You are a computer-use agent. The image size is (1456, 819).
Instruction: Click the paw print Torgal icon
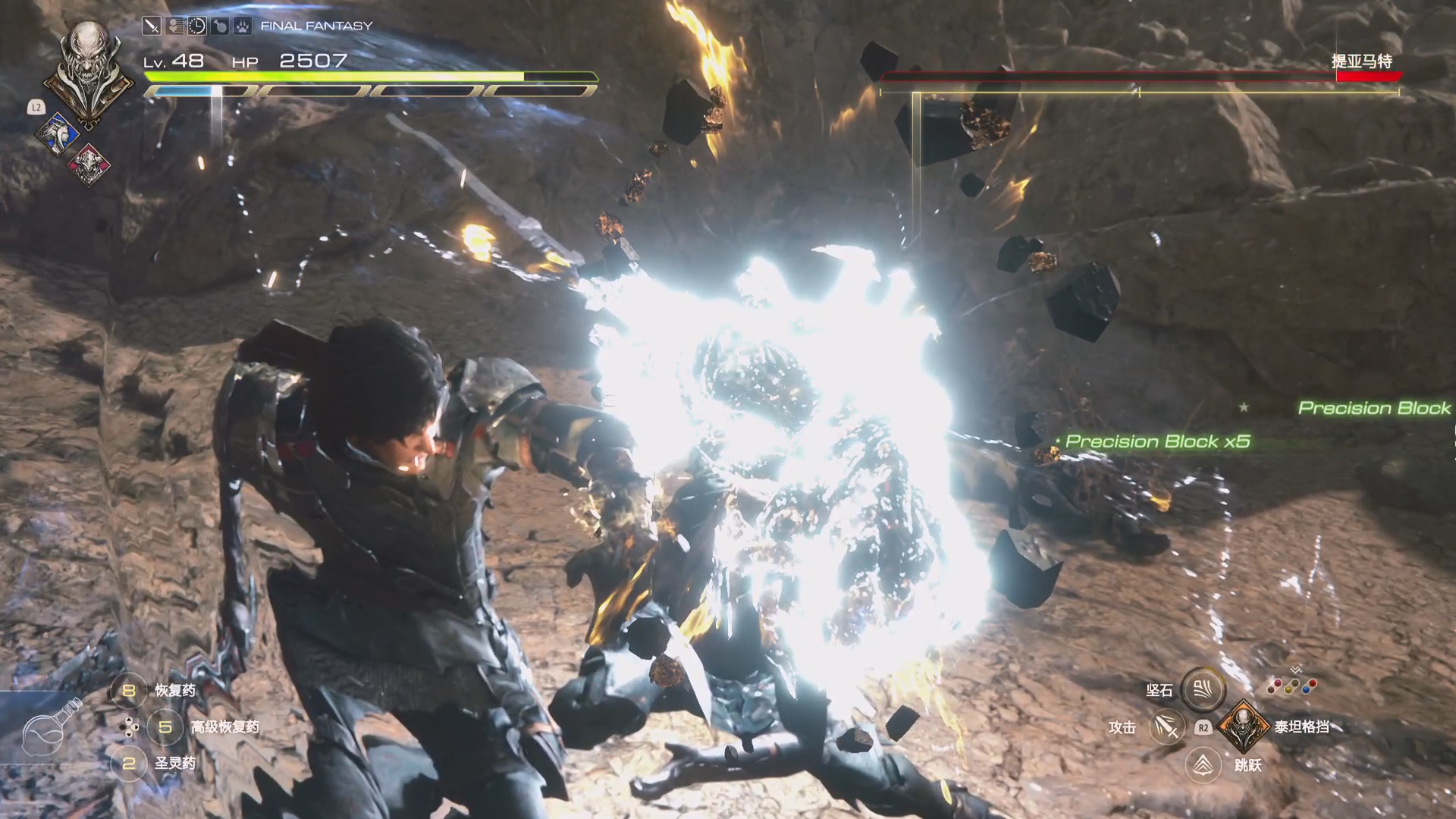pyautogui.click(x=241, y=27)
